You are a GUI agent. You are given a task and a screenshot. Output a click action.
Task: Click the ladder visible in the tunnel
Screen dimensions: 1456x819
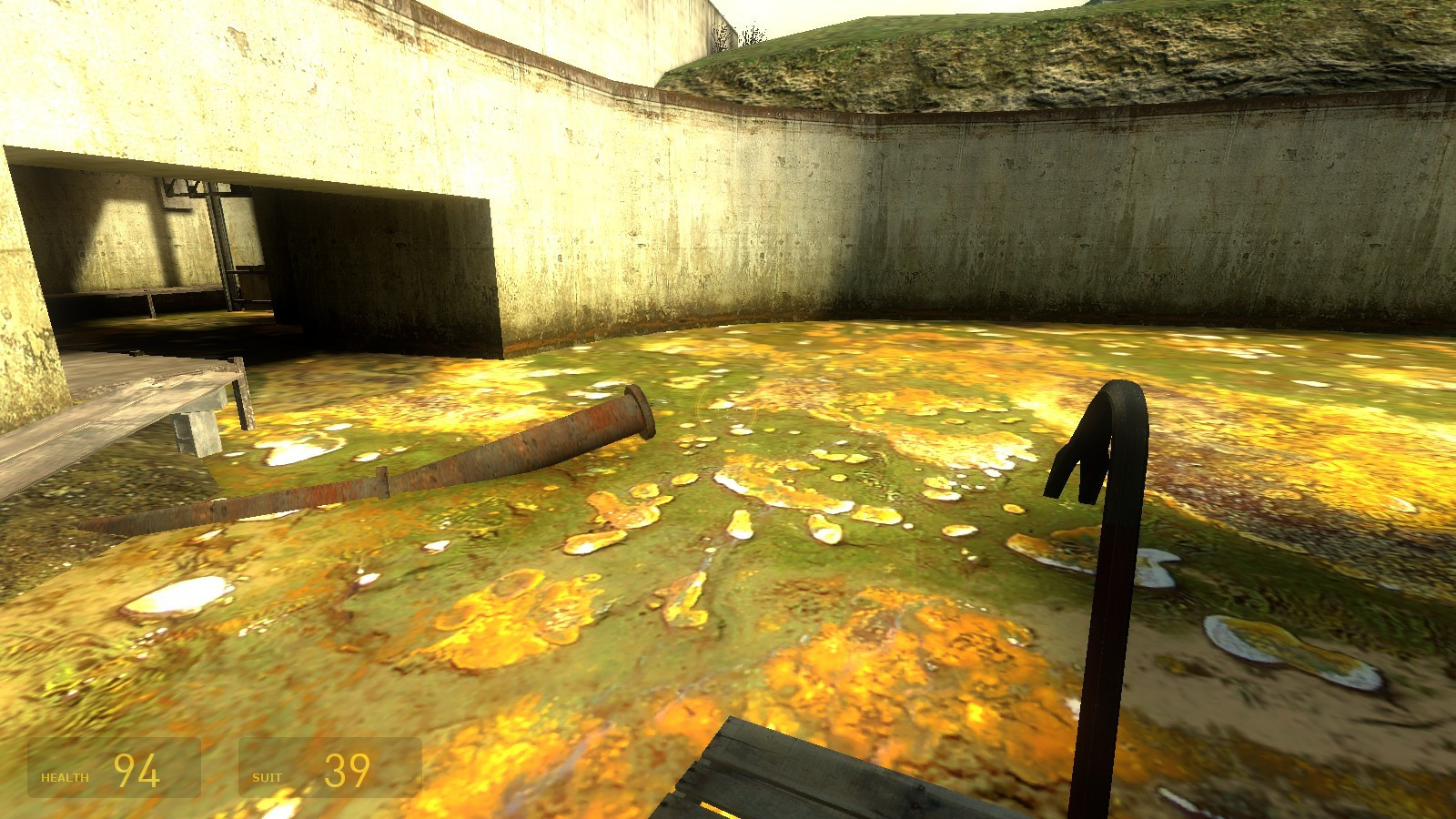(223, 255)
